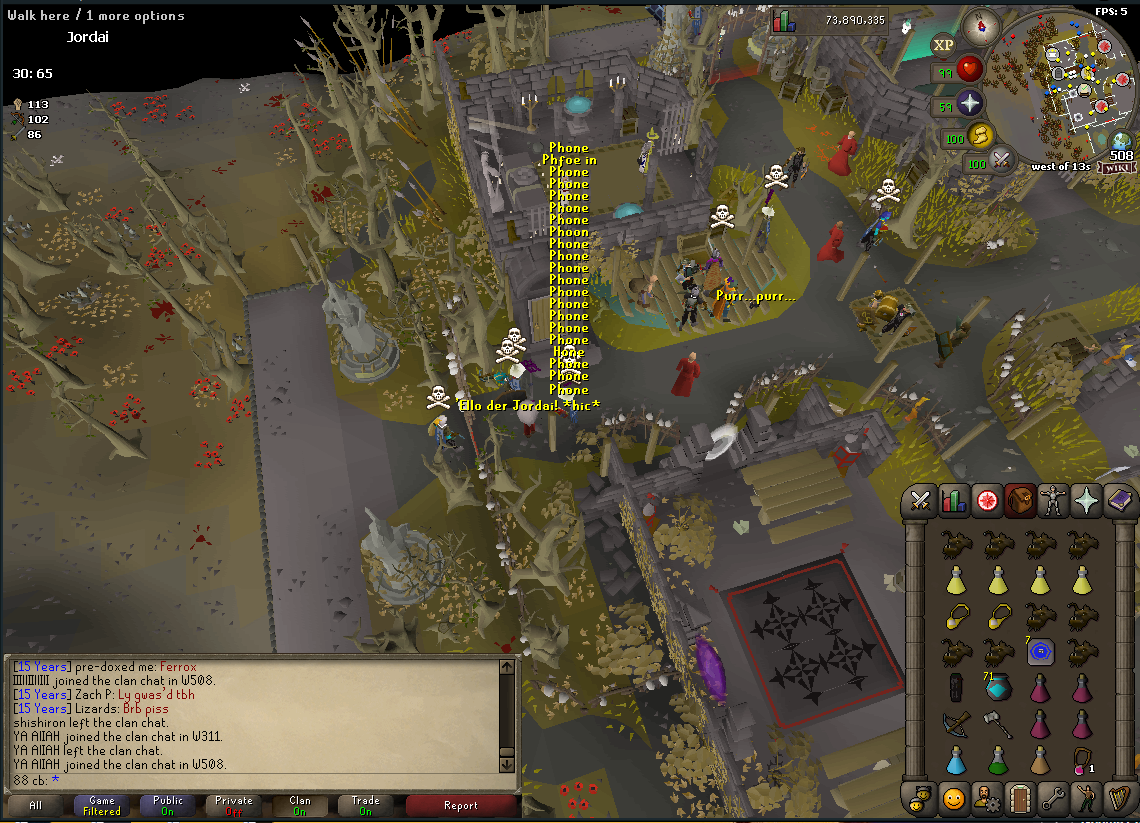
Task: Open the Music Player harp tab
Action: pyautogui.click(x=1119, y=798)
